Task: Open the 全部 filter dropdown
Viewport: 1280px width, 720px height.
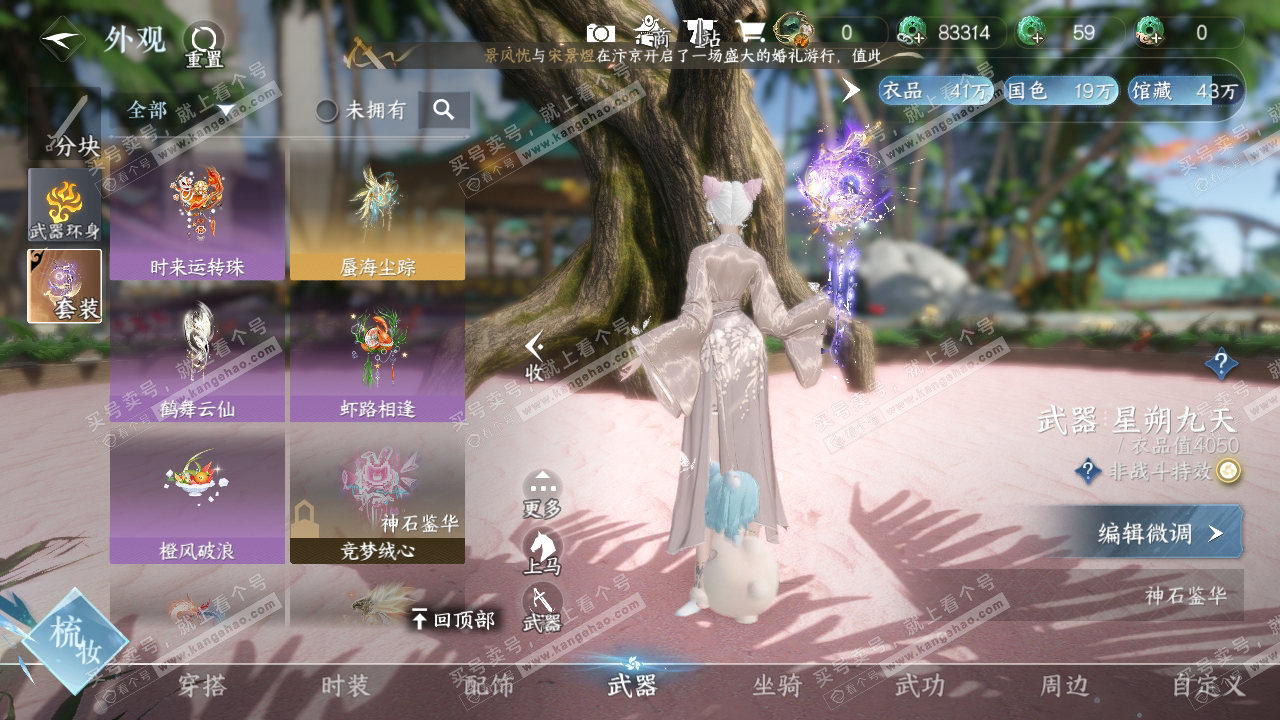Action: tap(180, 110)
